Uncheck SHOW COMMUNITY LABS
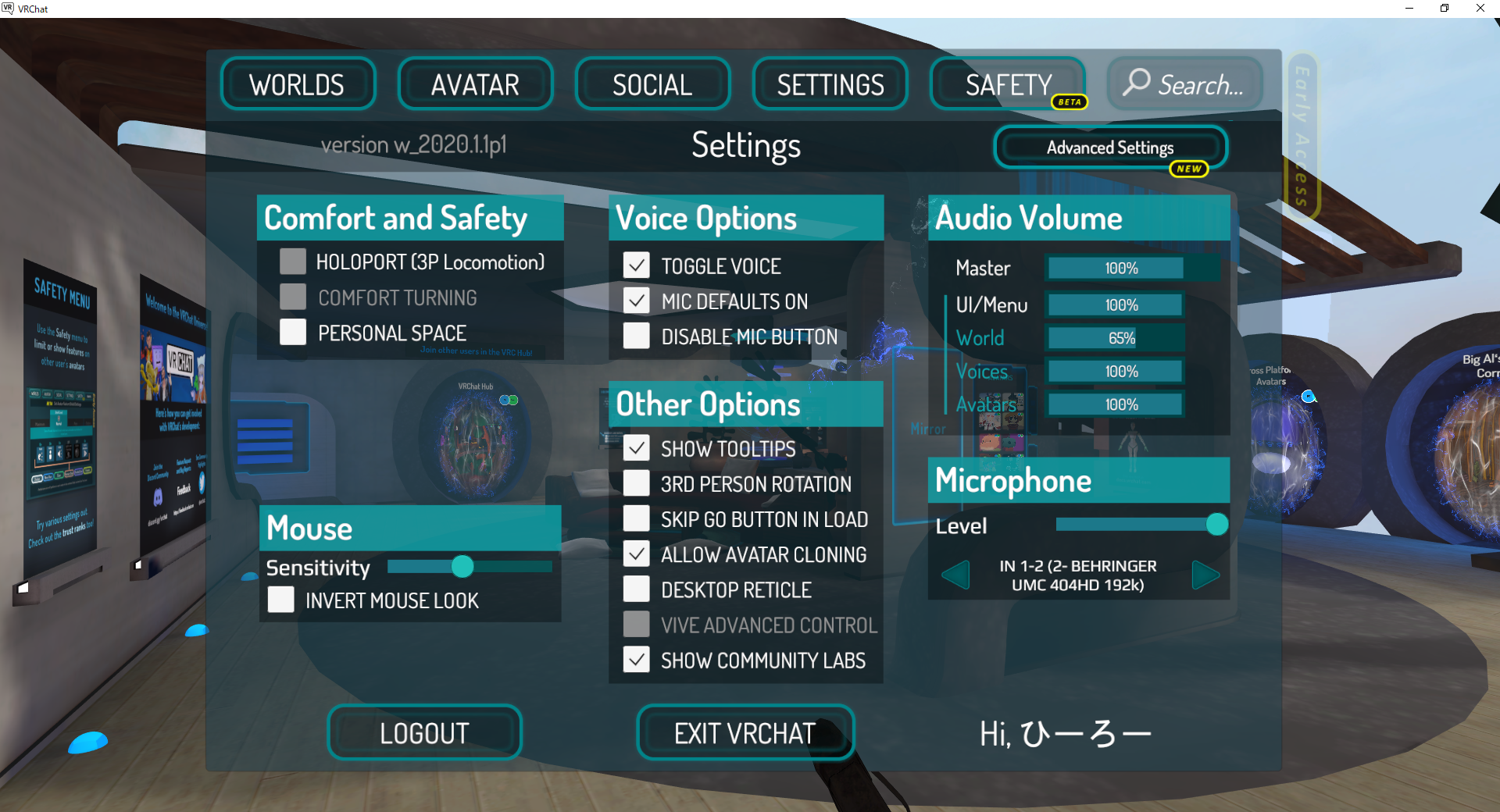The image size is (1500, 812). point(636,659)
